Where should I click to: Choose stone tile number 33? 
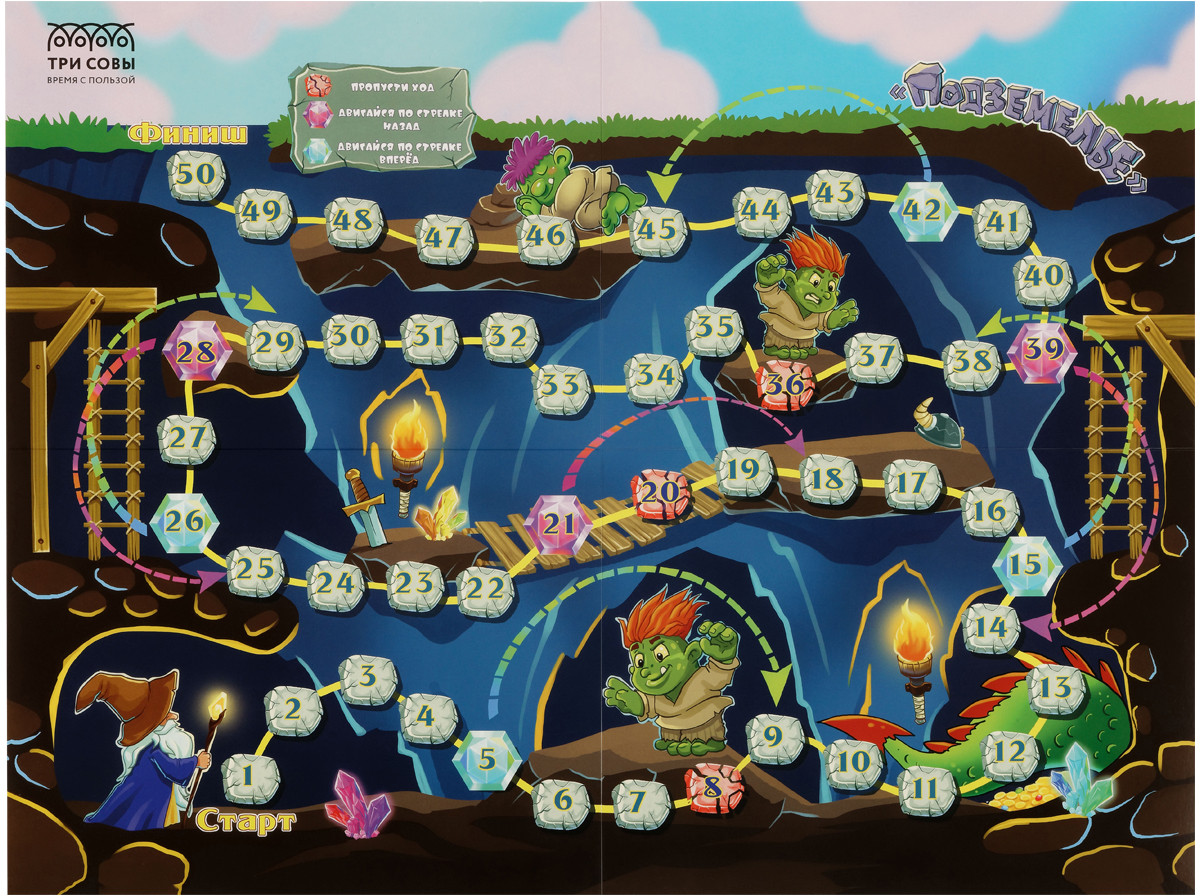[563, 384]
